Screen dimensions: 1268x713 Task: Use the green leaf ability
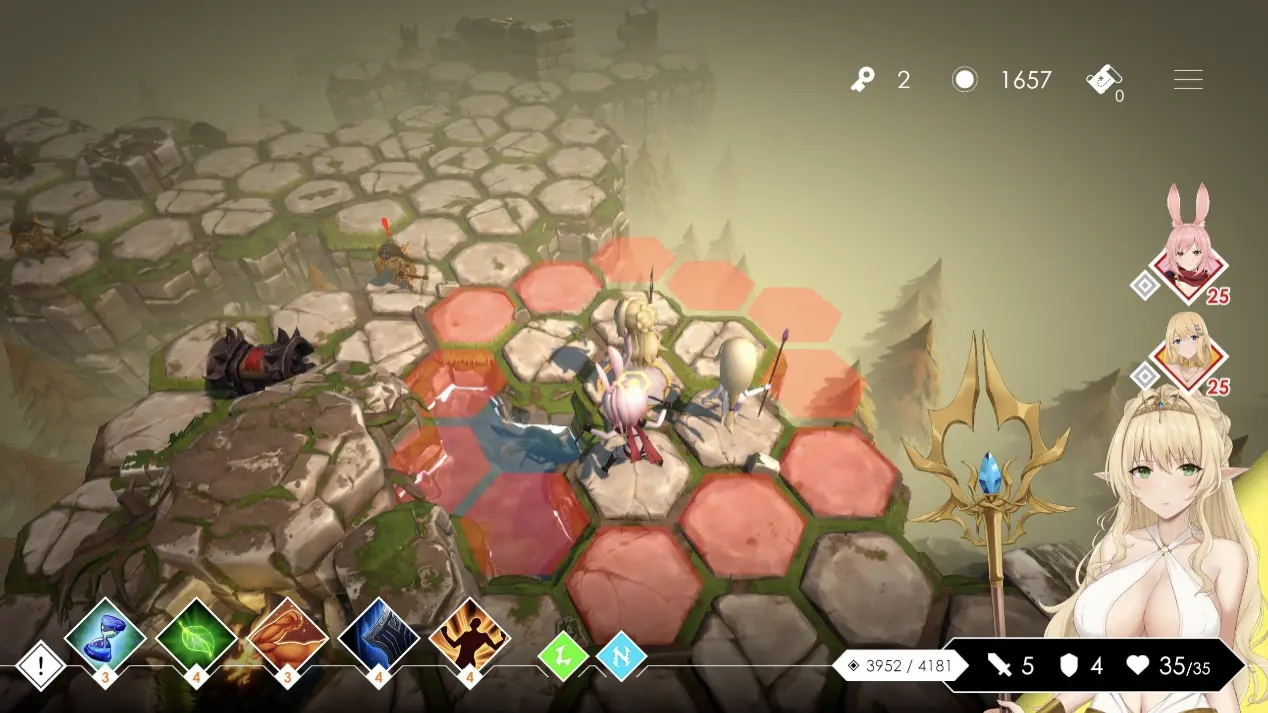pyautogui.click(x=196, y=637)
